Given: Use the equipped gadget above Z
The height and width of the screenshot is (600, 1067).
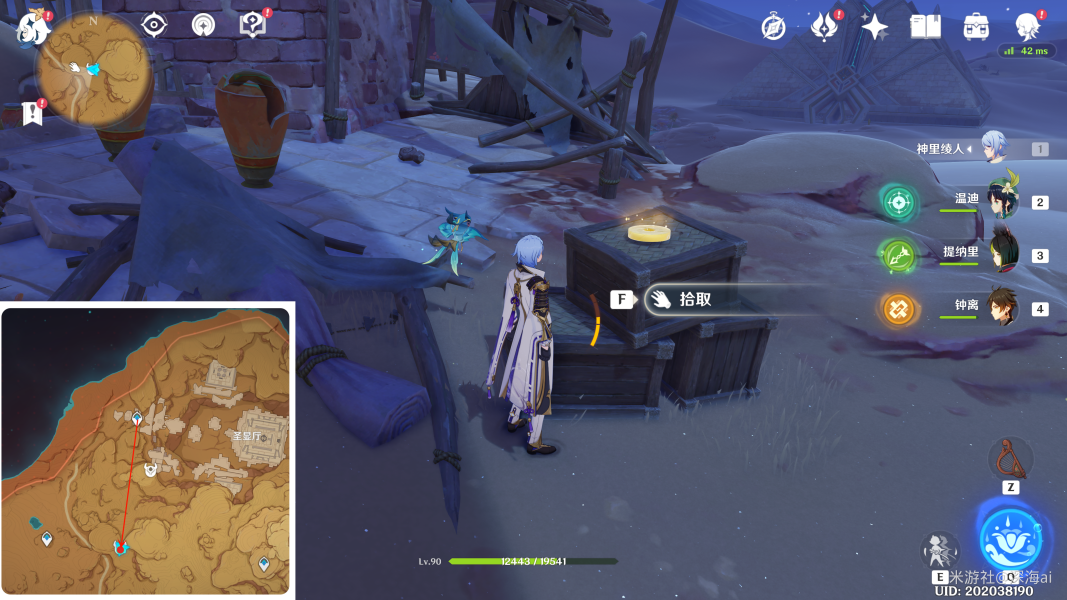Looking at the screenshot, I should (1010, 458).
